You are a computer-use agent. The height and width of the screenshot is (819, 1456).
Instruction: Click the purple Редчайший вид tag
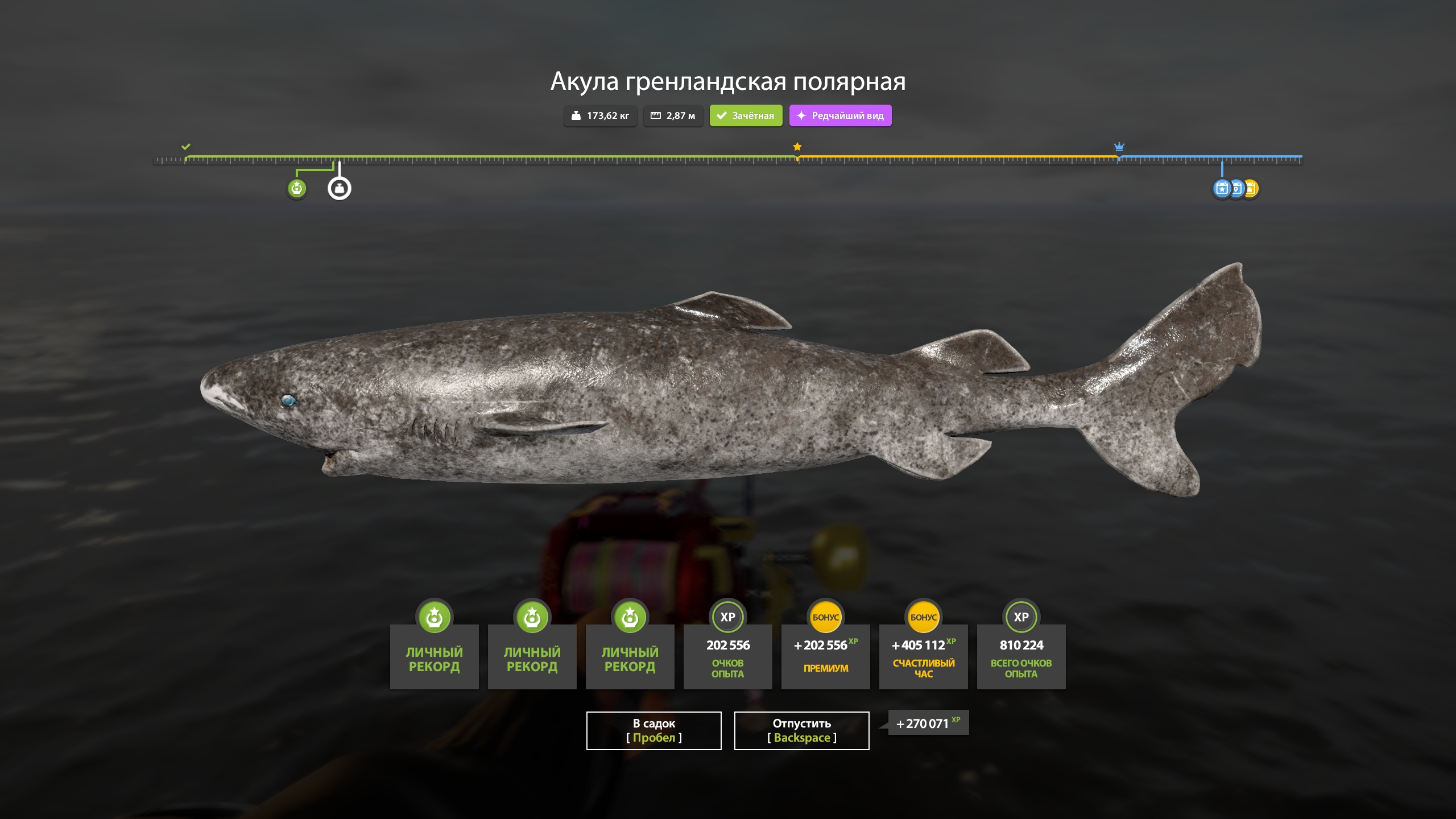click(840, 115)
